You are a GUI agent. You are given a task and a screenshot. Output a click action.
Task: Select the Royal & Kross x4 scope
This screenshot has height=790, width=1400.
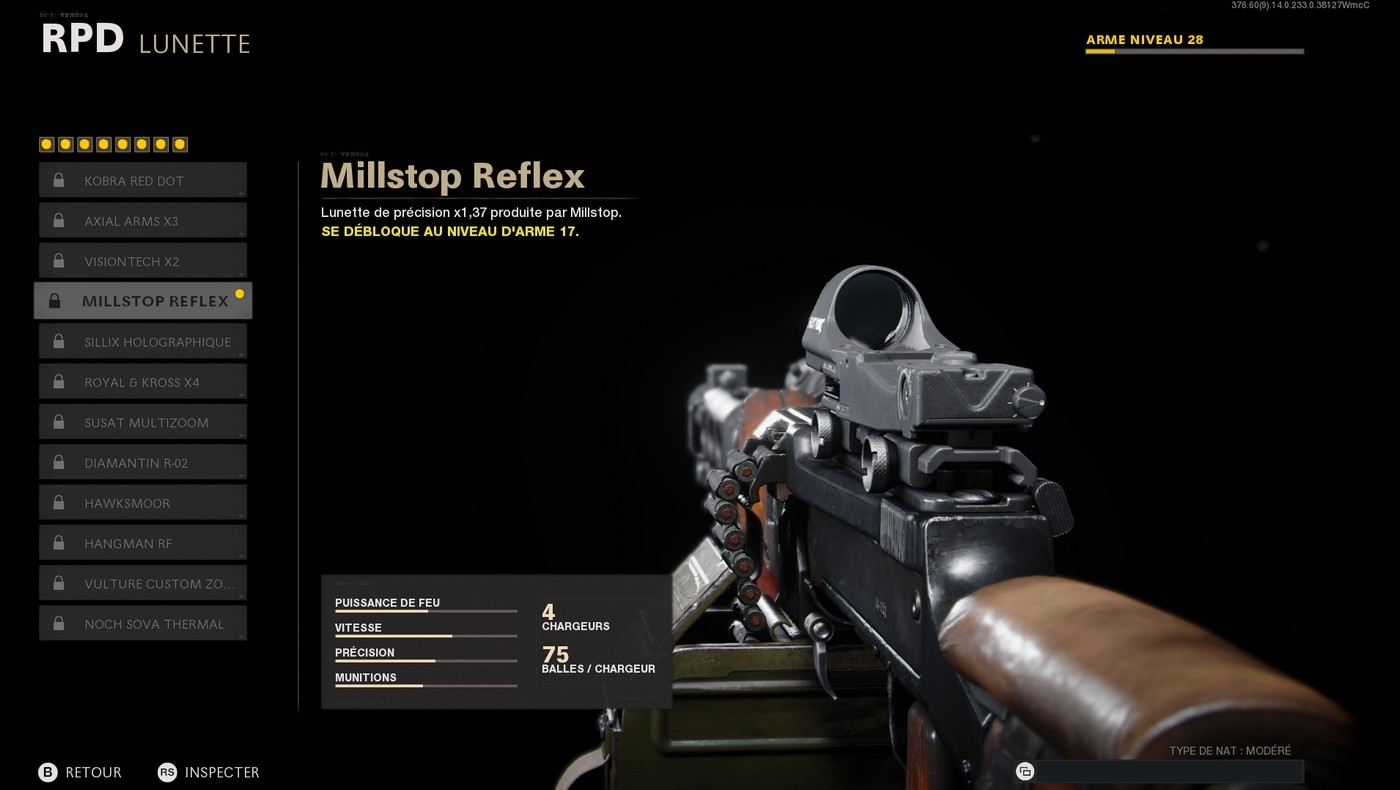(x=143, y=382)
